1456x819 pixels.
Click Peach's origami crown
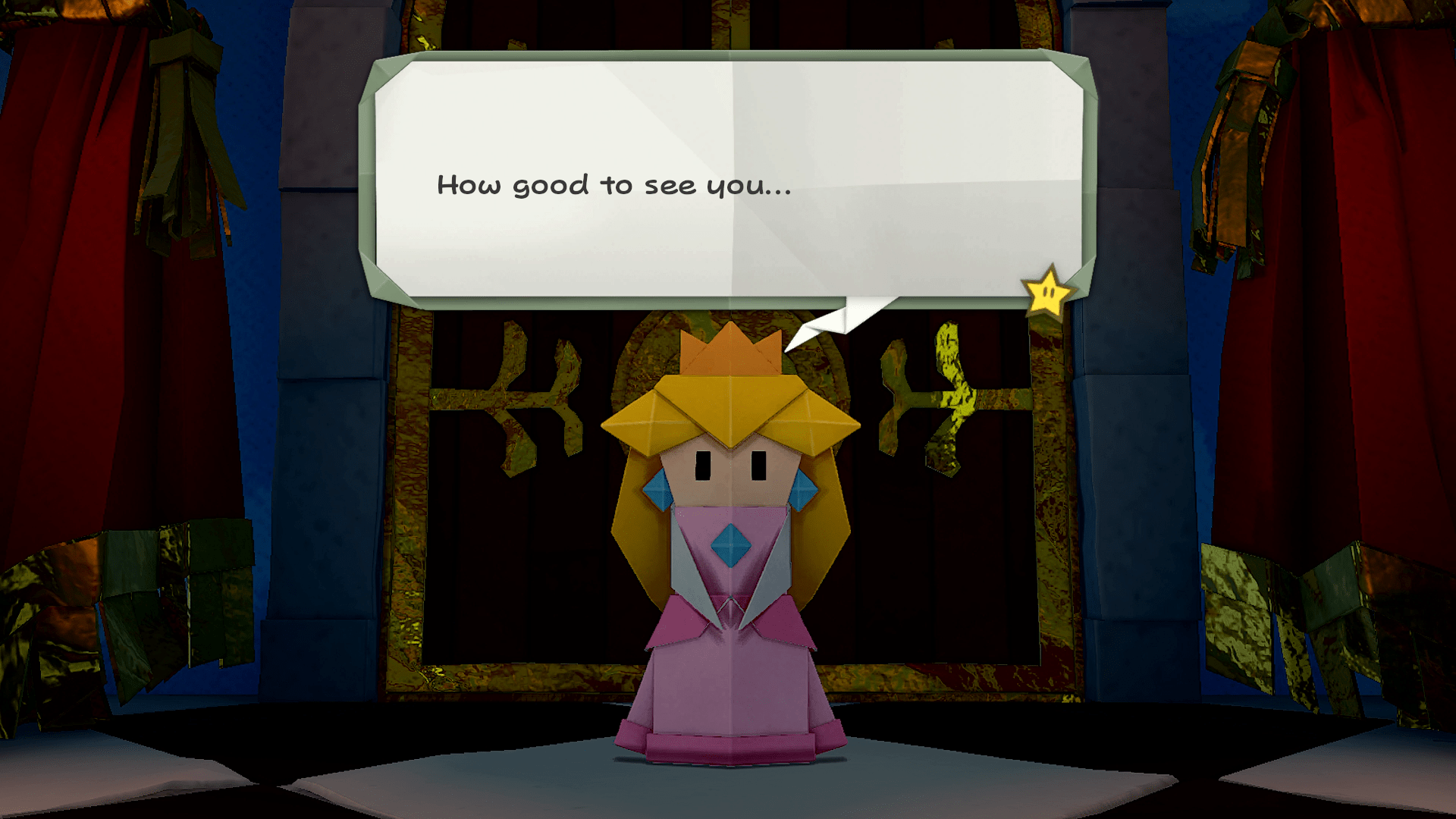pyautogui.click(x=730, y=349)
